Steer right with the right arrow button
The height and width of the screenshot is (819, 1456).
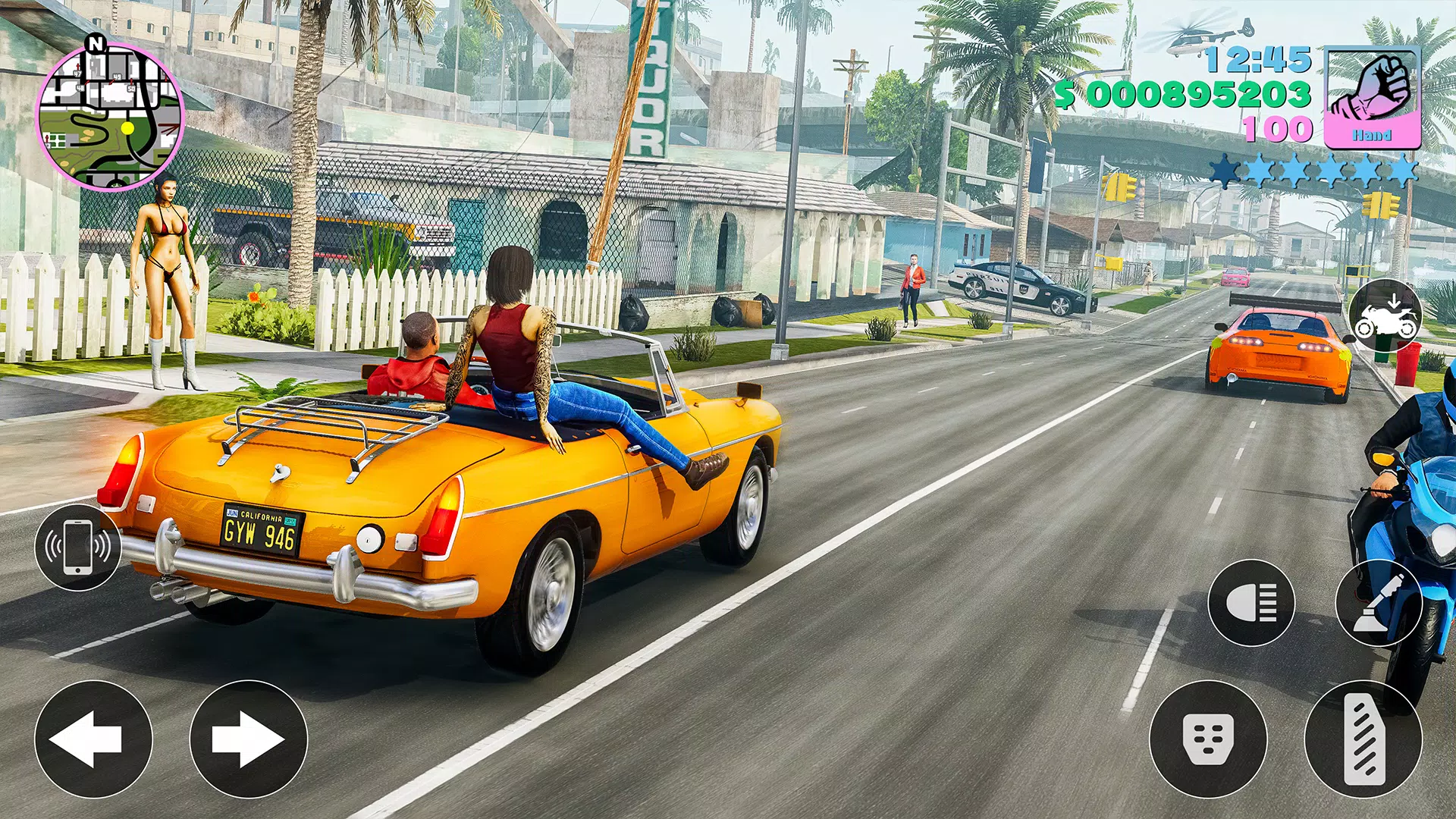point(248,739)
